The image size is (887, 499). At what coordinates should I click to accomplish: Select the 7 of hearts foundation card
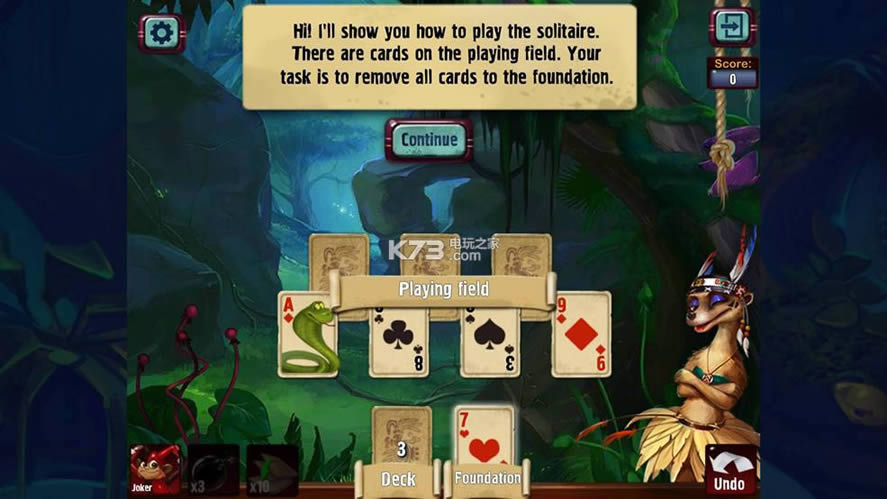click(x=484, y=435)
